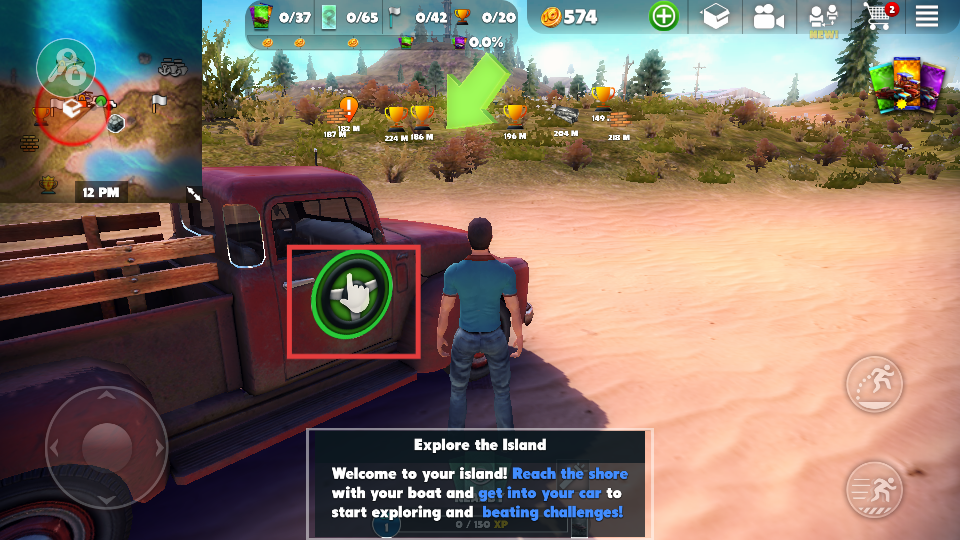Select the ship marker on the minimap
Screen dimensions: 960x540
[174, 68]
